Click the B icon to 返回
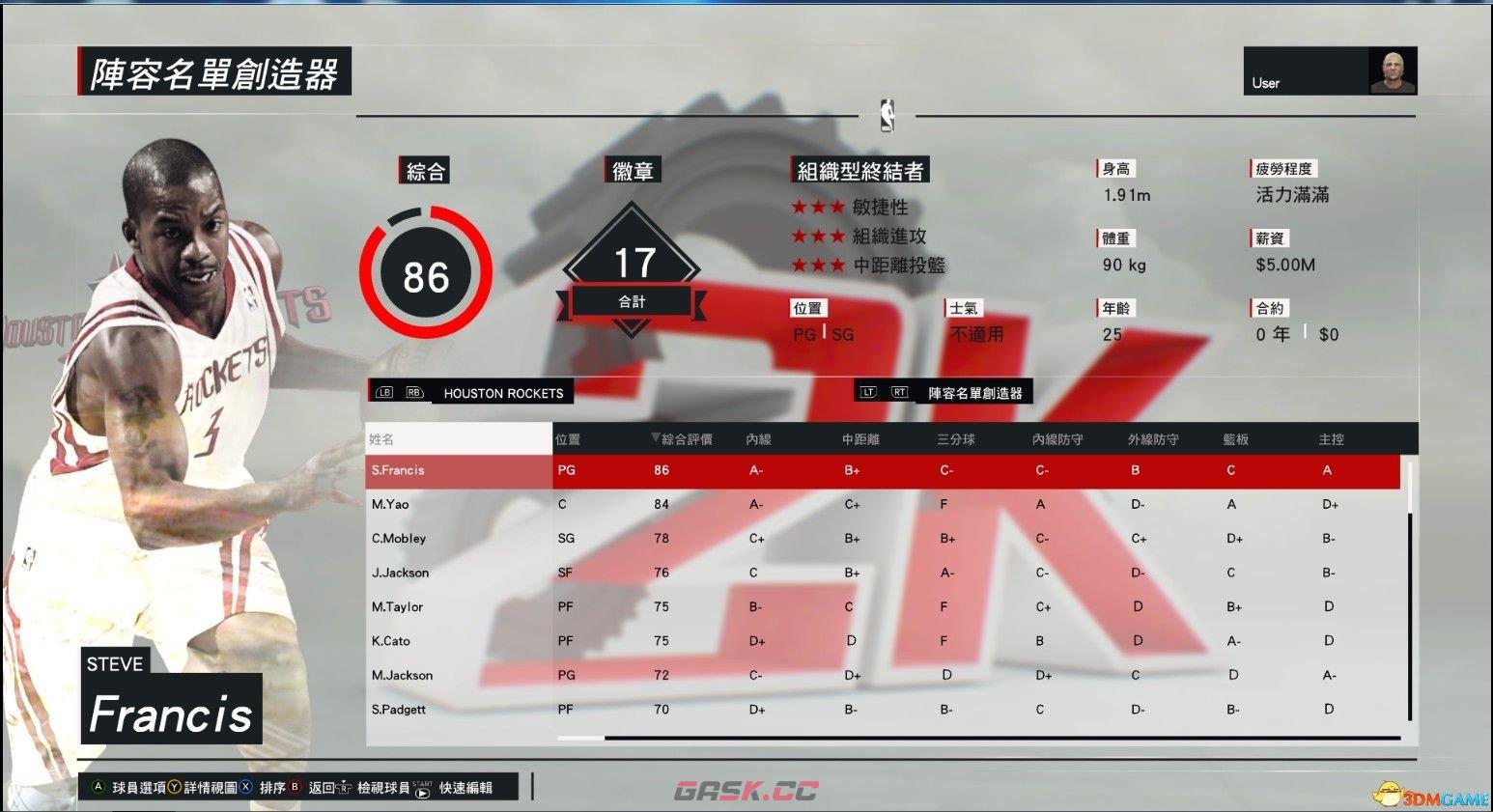1493x812 pixels. tap(296, 787)
